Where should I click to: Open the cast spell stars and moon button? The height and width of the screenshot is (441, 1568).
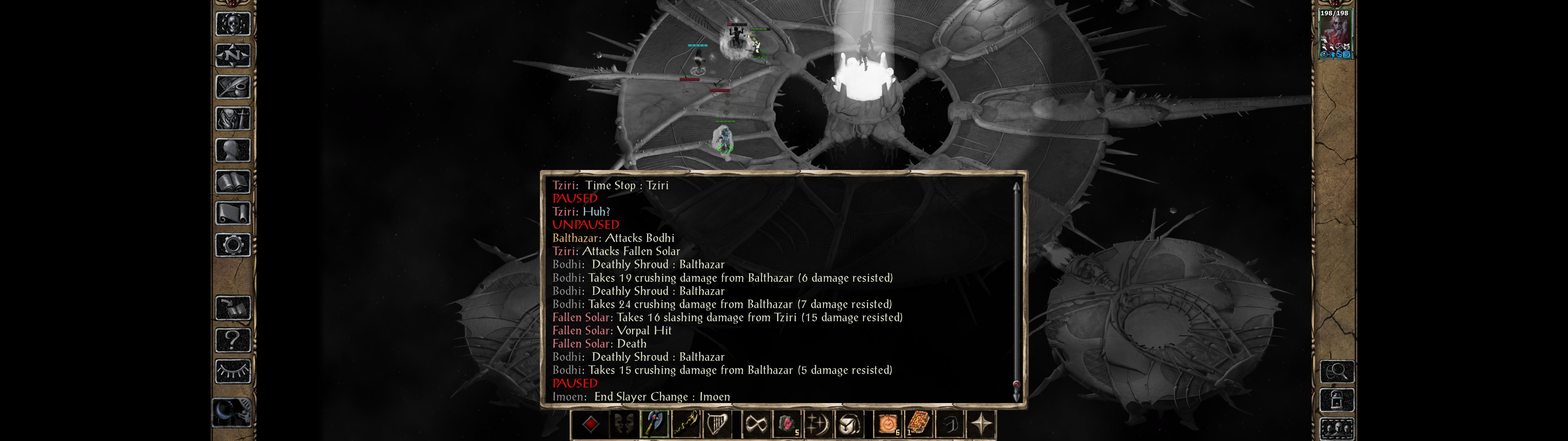[x=818, y=423]
